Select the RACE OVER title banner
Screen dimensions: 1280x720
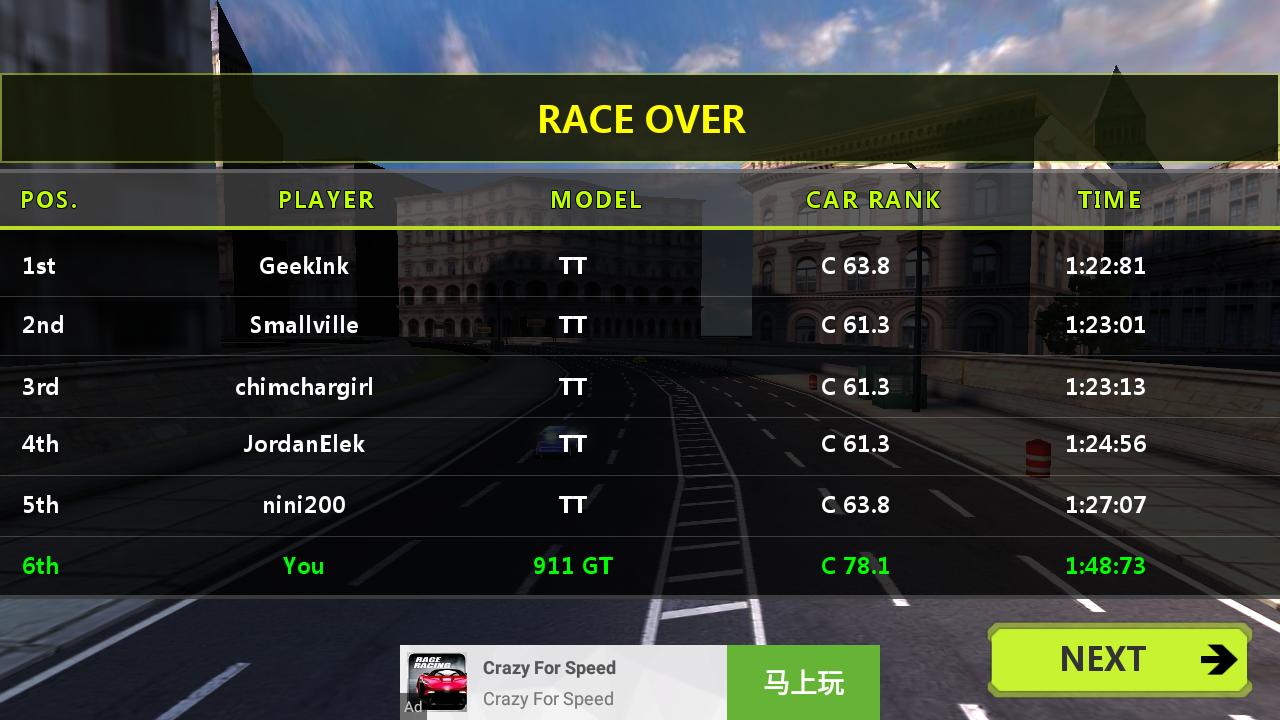[640, 118]
